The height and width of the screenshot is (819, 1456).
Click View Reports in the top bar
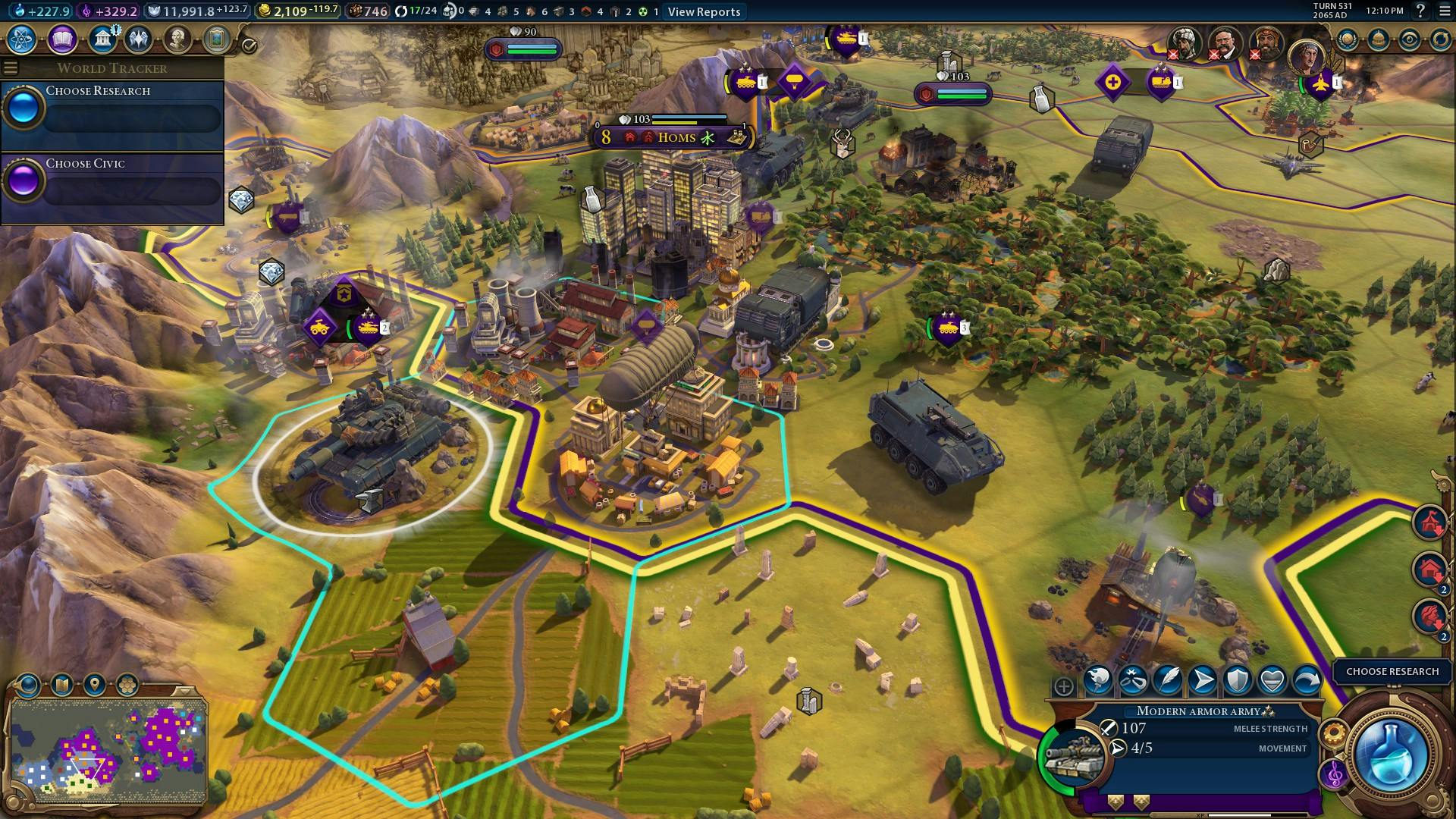coord(704,11)
